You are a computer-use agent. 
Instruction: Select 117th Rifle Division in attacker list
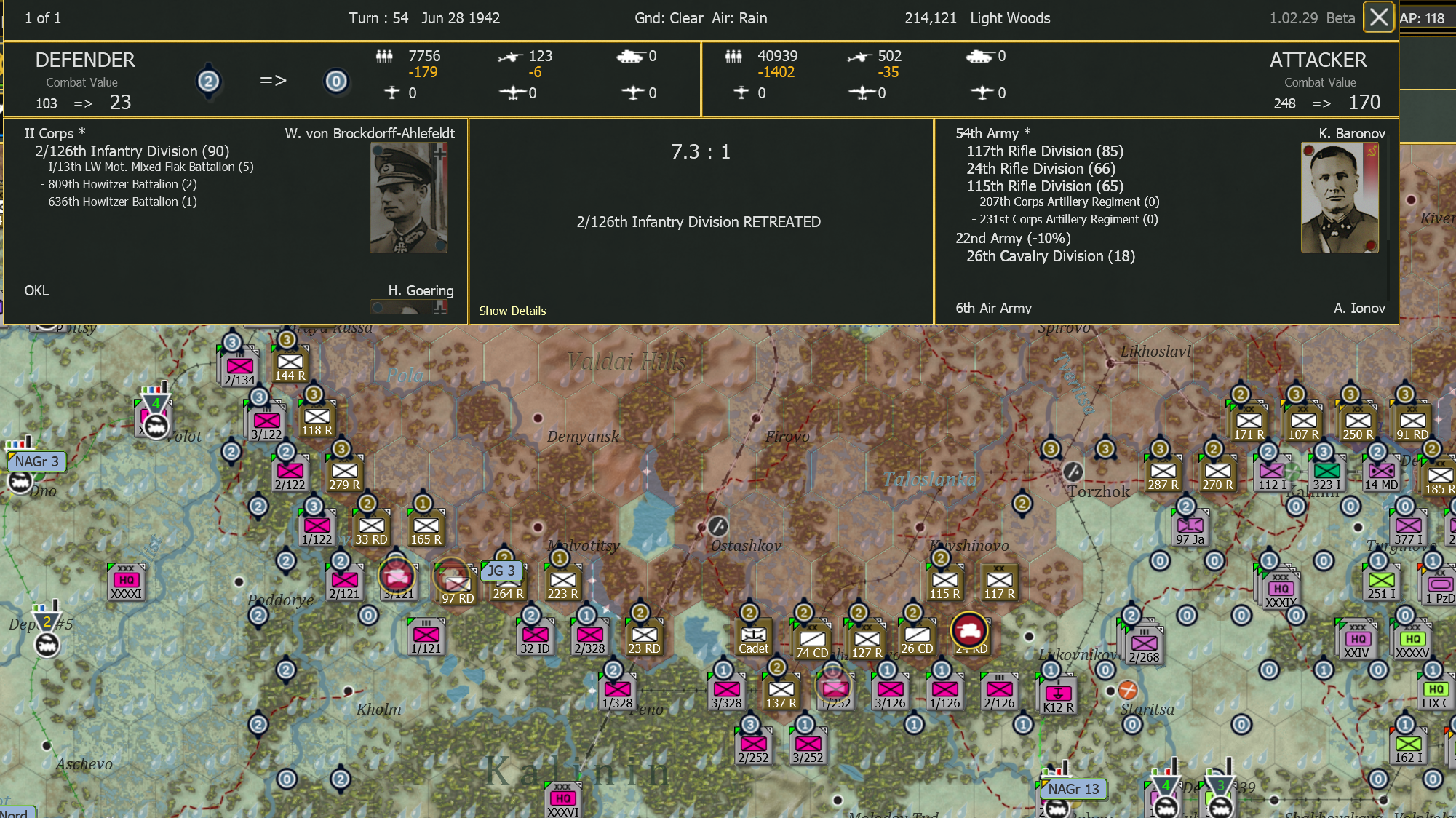pos(1045,151)
